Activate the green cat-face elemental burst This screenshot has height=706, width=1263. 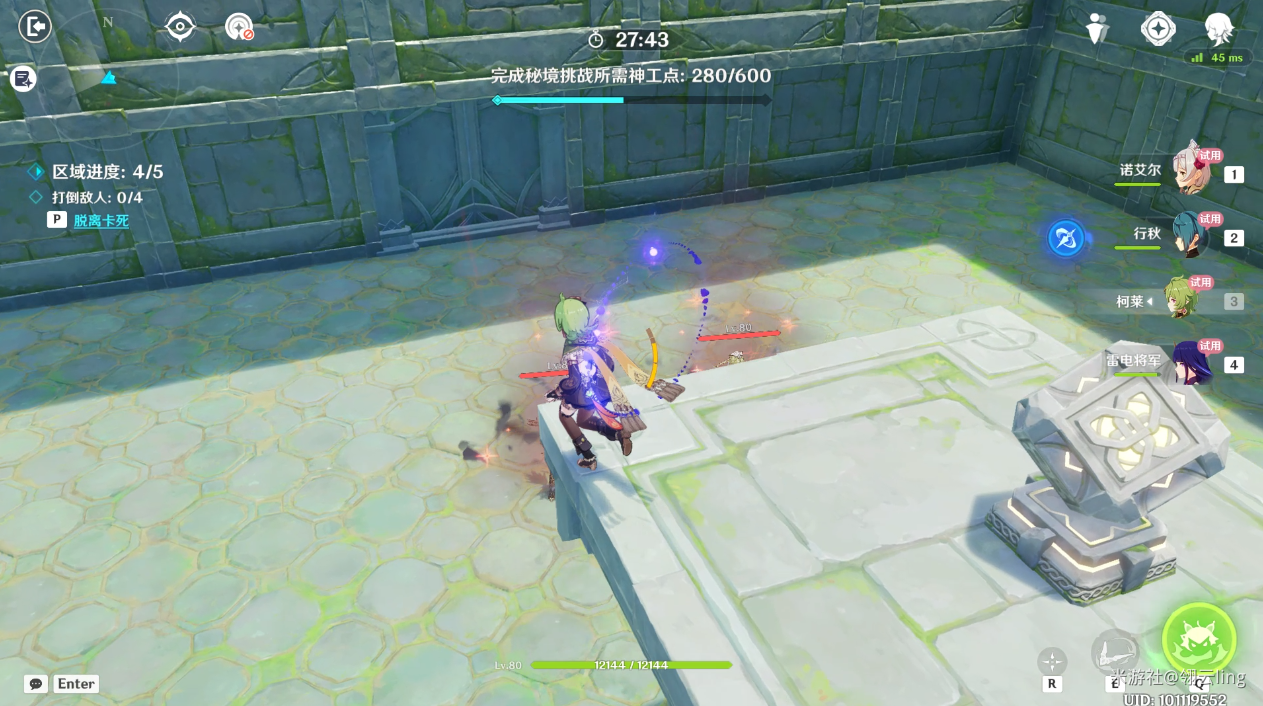1198,639
